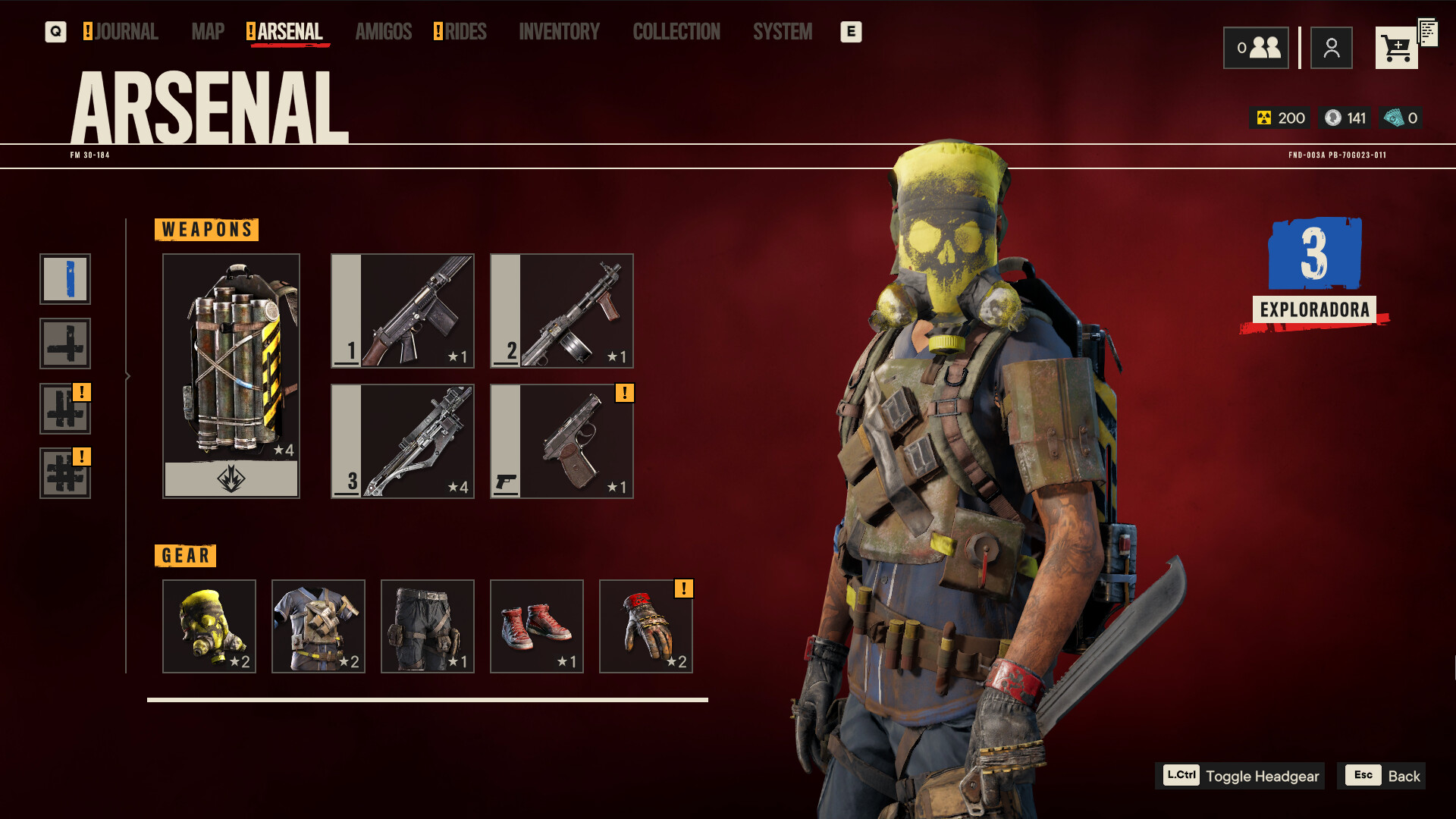Click the co-op players icon button
The height and width of the screenshot is (819, 1456).
pos(1256,48)
